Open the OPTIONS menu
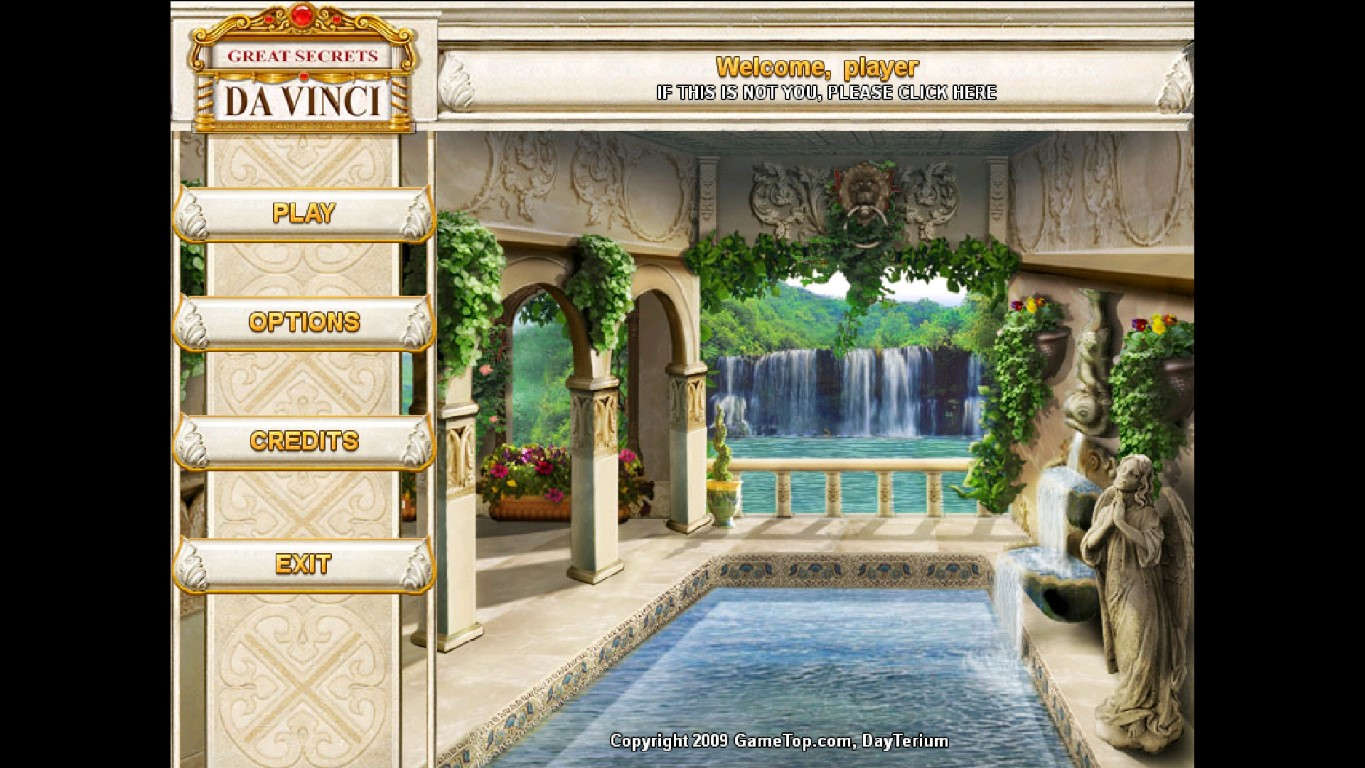Image resolution: width=1365 pixels, height=768 pixels. pos(303,321)
